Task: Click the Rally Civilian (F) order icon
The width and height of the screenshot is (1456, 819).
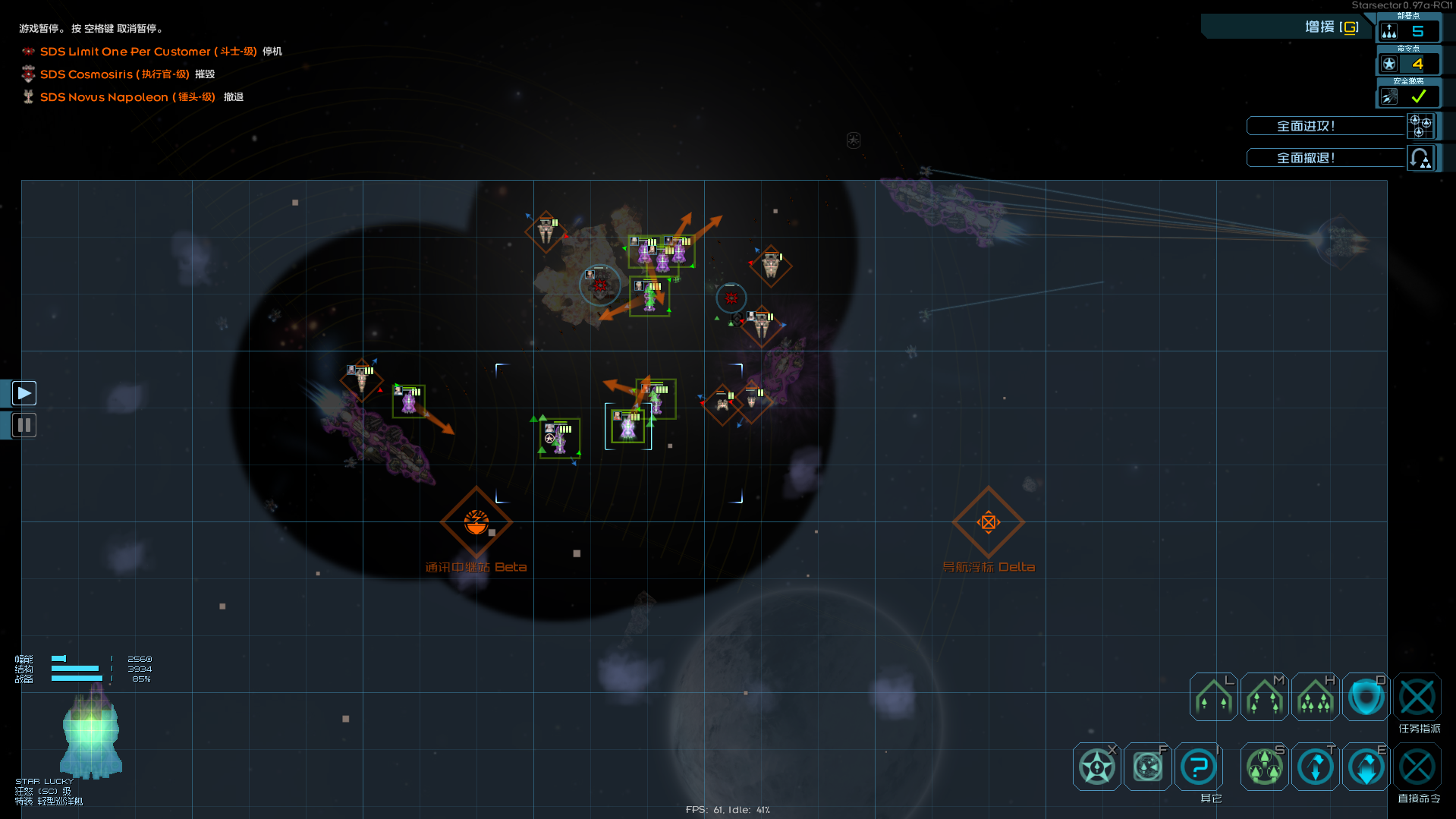Action: (1147, 766)
